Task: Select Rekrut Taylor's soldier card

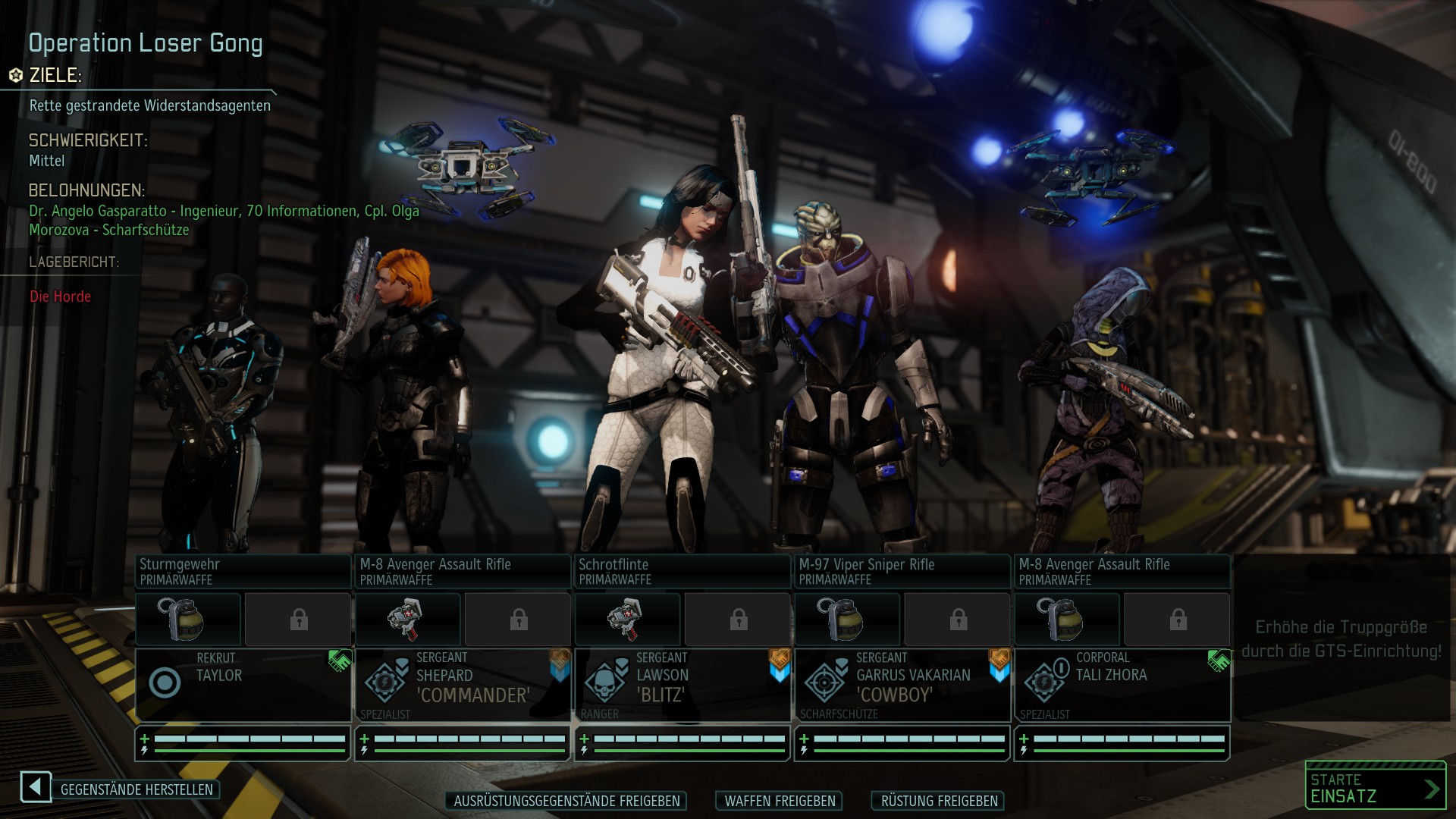Action: (x=243, y=684)
